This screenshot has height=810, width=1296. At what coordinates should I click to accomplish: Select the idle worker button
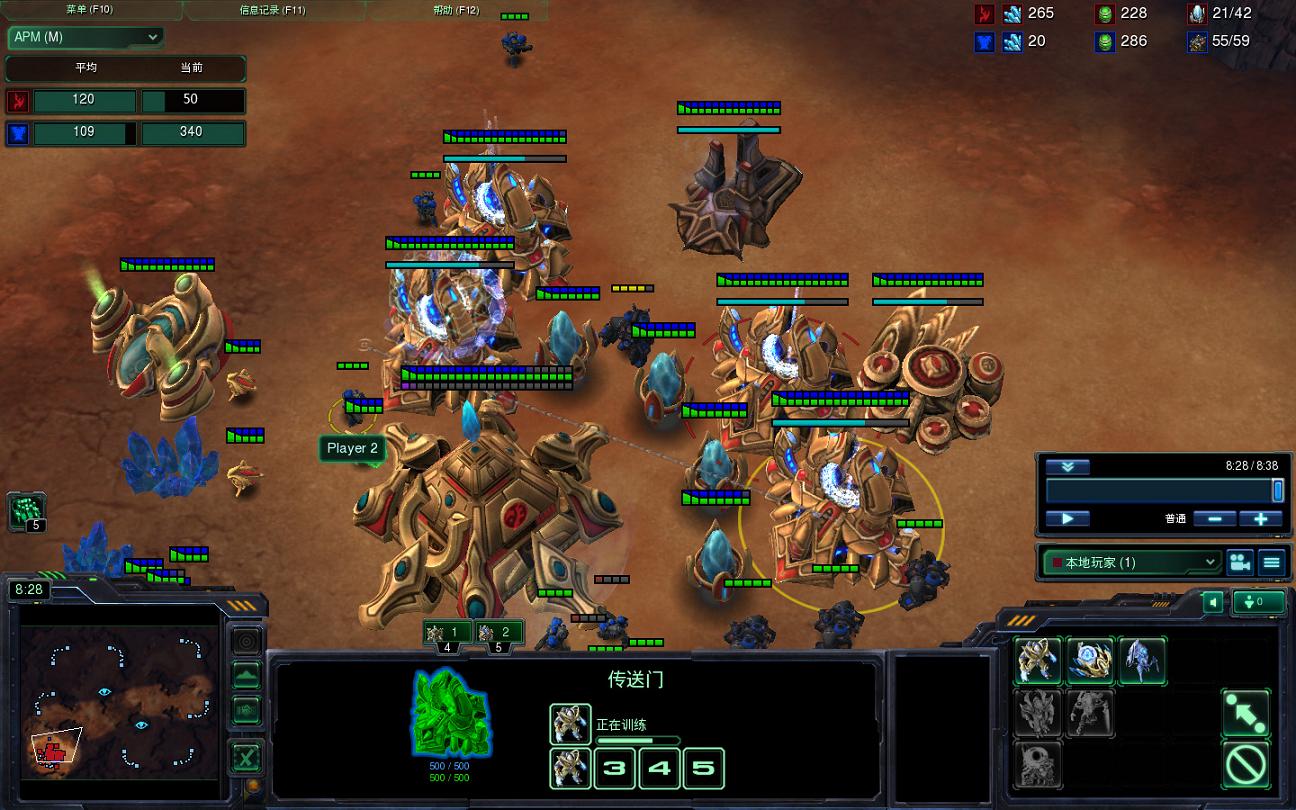pyautogui.click(x=26, y=511)
